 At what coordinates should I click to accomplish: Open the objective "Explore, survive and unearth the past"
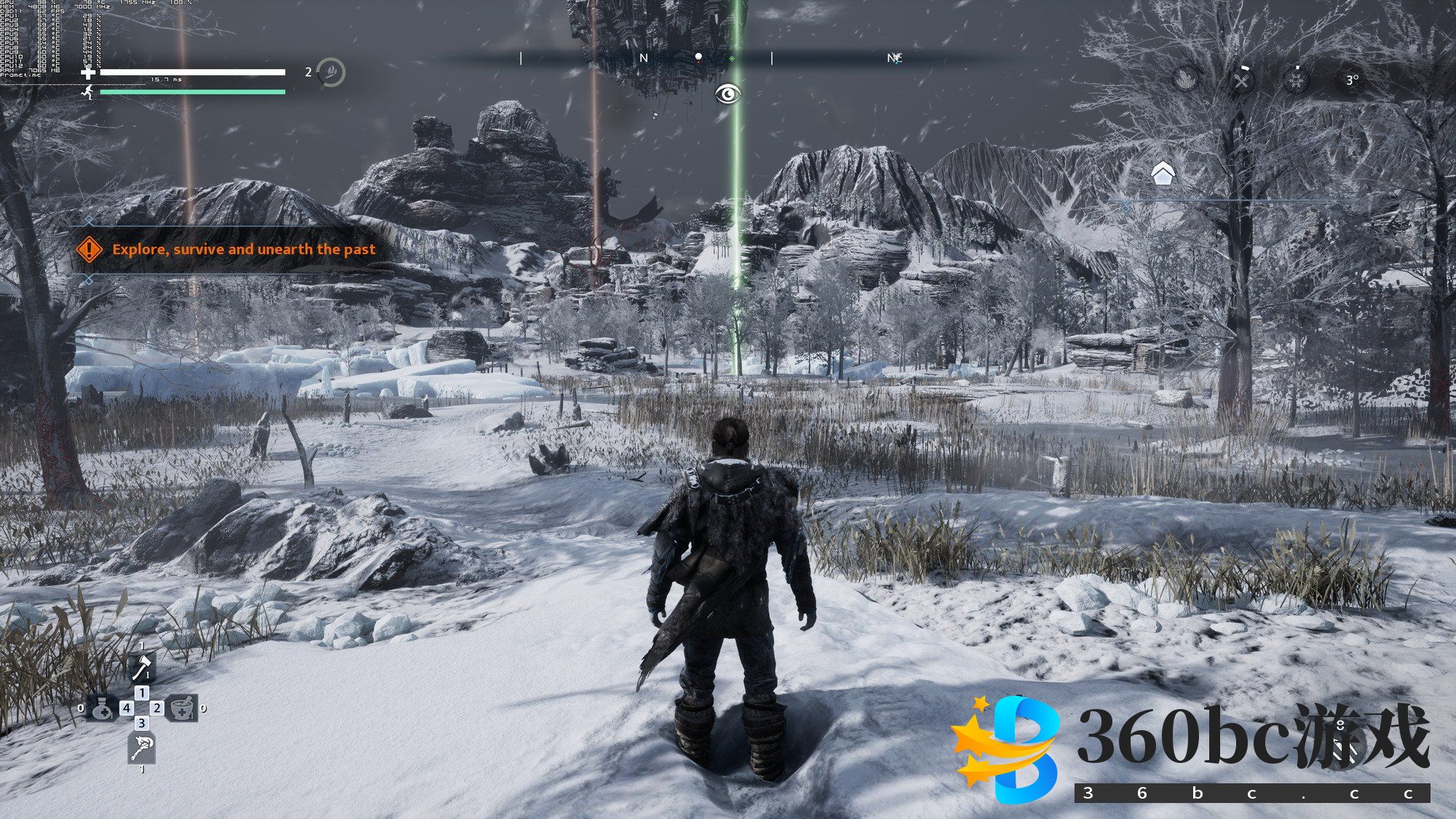(x=243, y=250)
